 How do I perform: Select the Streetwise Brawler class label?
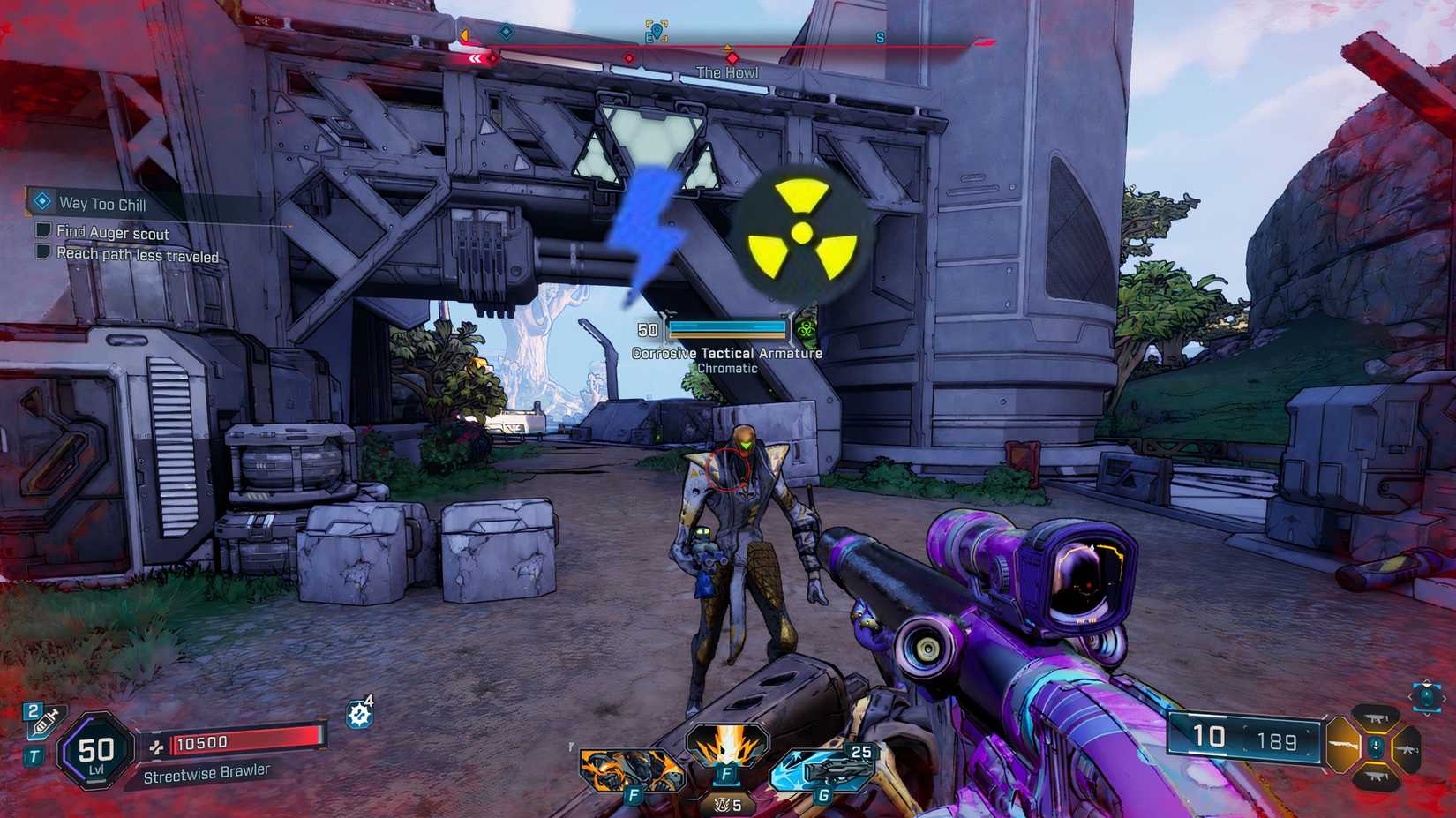[207, 774]
